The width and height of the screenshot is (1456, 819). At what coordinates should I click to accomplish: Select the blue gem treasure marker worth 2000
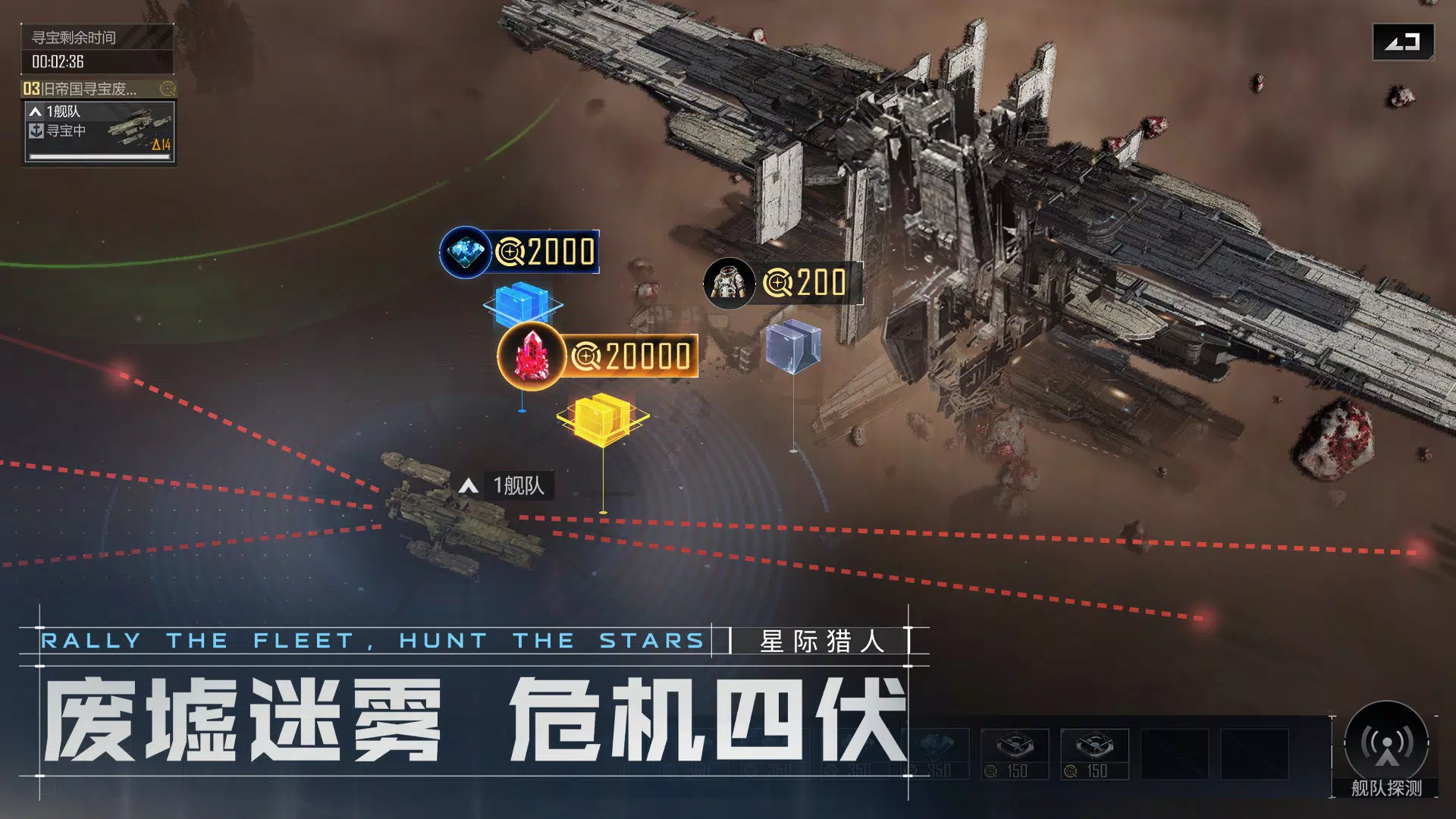(x=465, y=250)
